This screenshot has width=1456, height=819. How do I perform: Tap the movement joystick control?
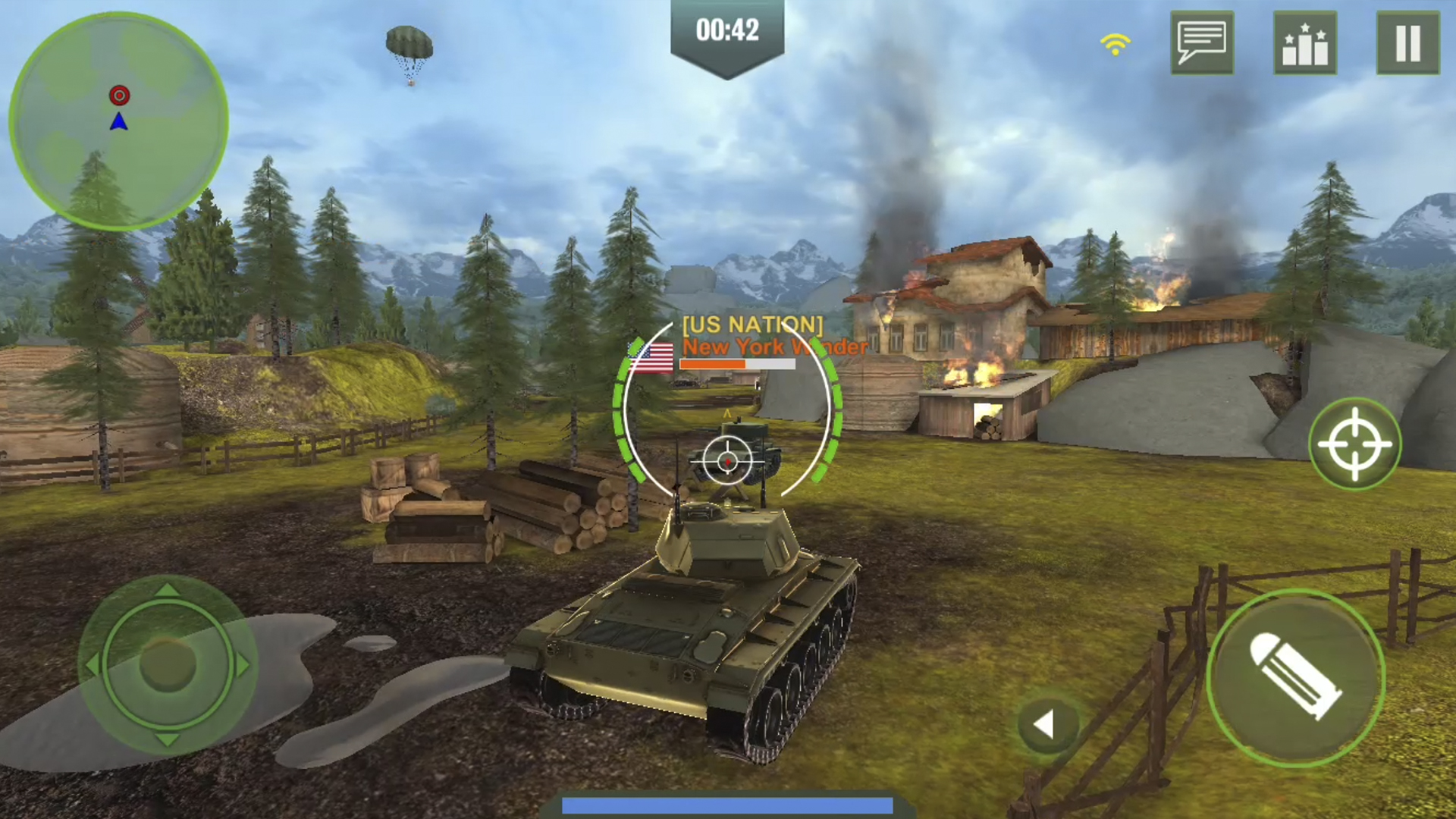(168, 666)
